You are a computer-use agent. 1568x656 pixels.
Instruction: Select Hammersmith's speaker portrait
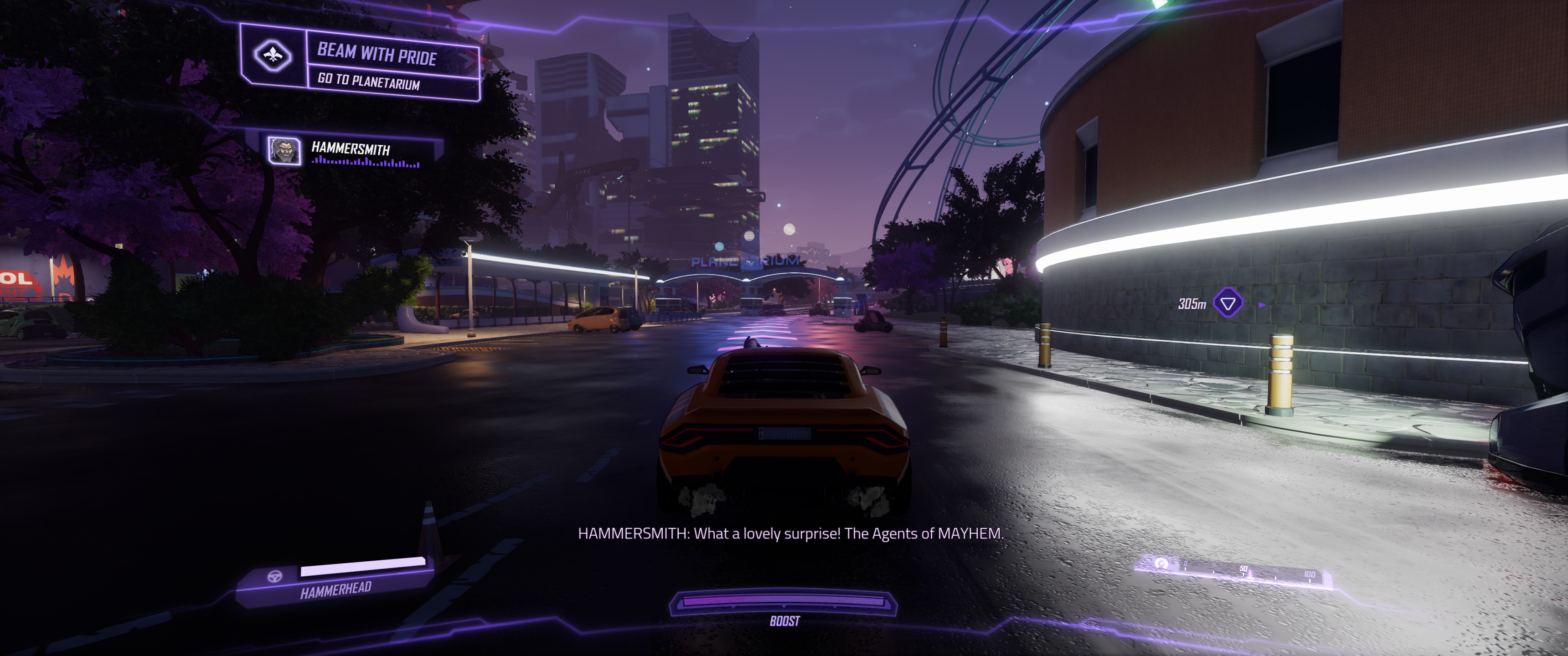point(284,150)
